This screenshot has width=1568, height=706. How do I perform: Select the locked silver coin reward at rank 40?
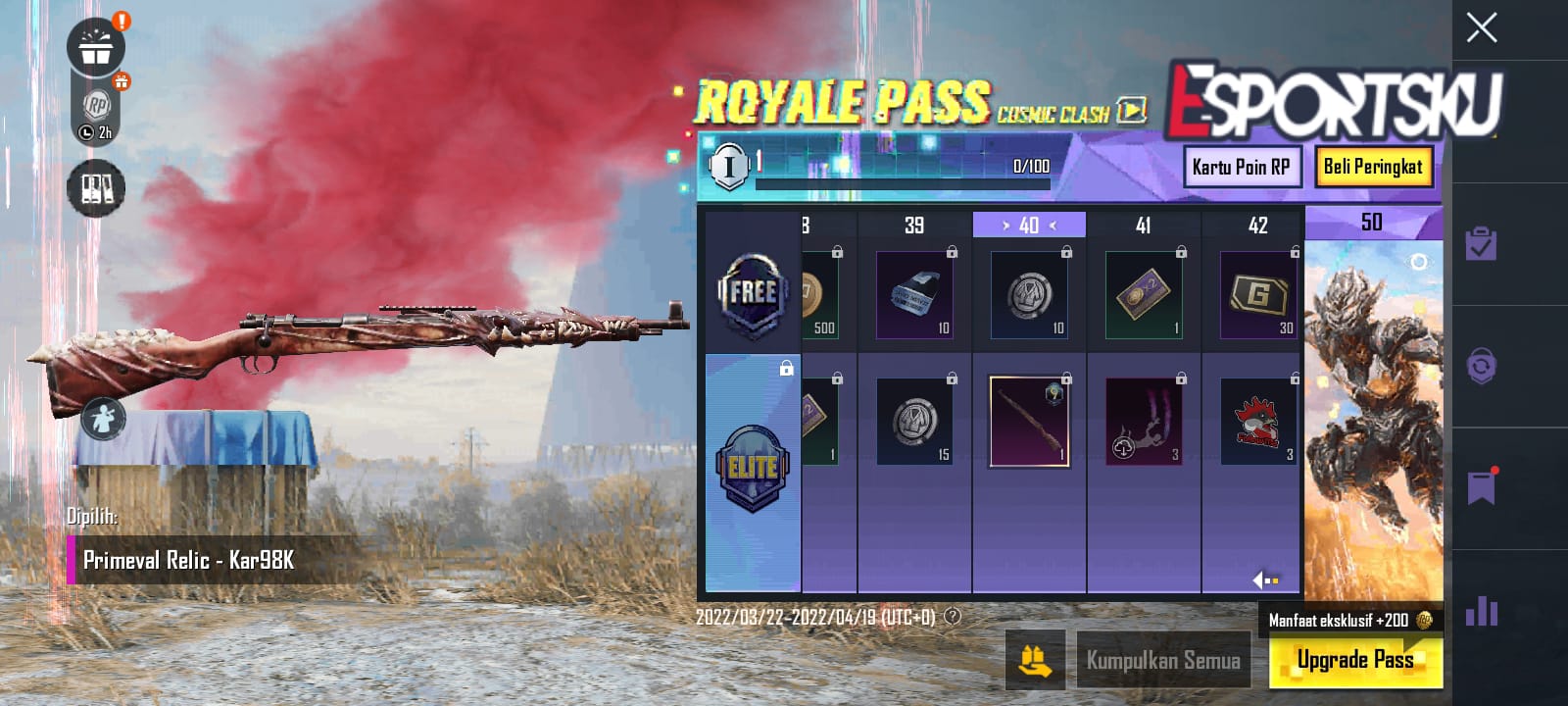pos(1028,292)
